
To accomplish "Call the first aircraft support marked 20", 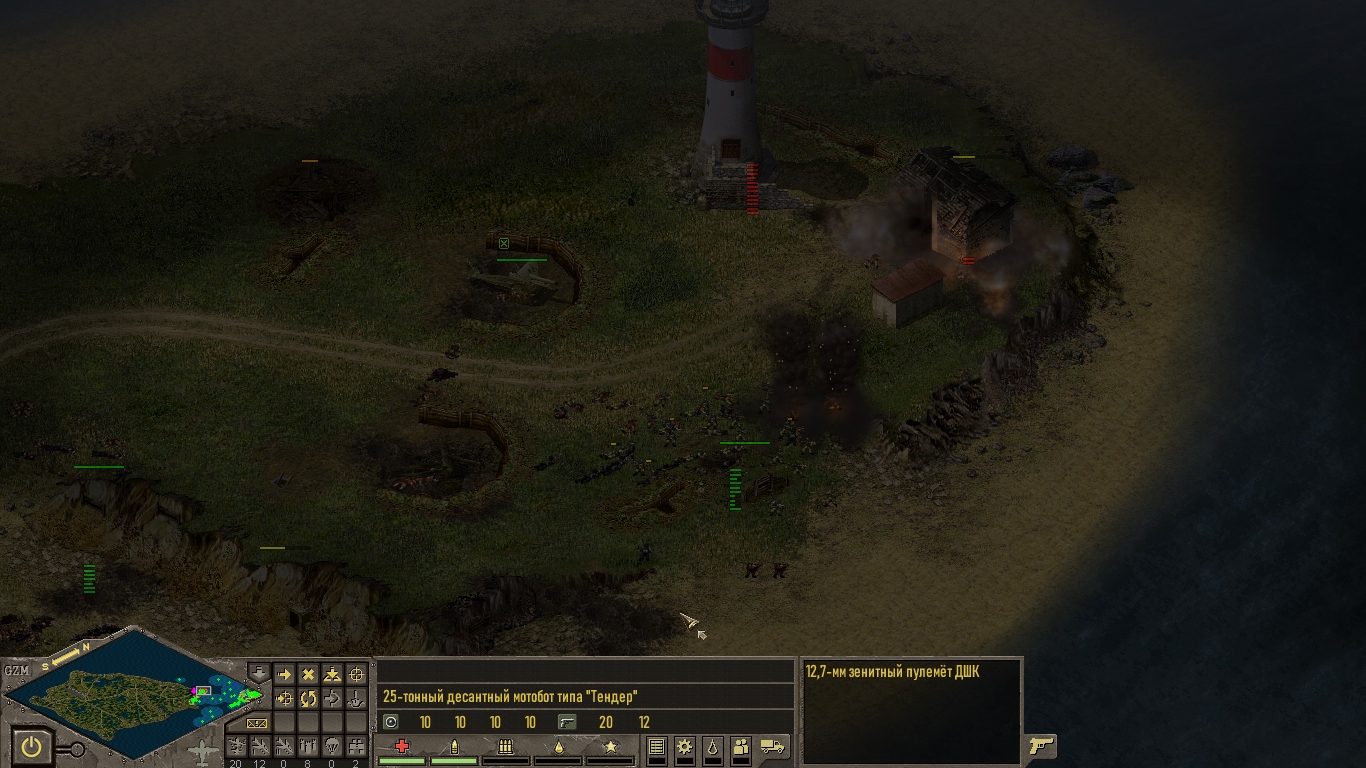I will click(x=236, y=746).
